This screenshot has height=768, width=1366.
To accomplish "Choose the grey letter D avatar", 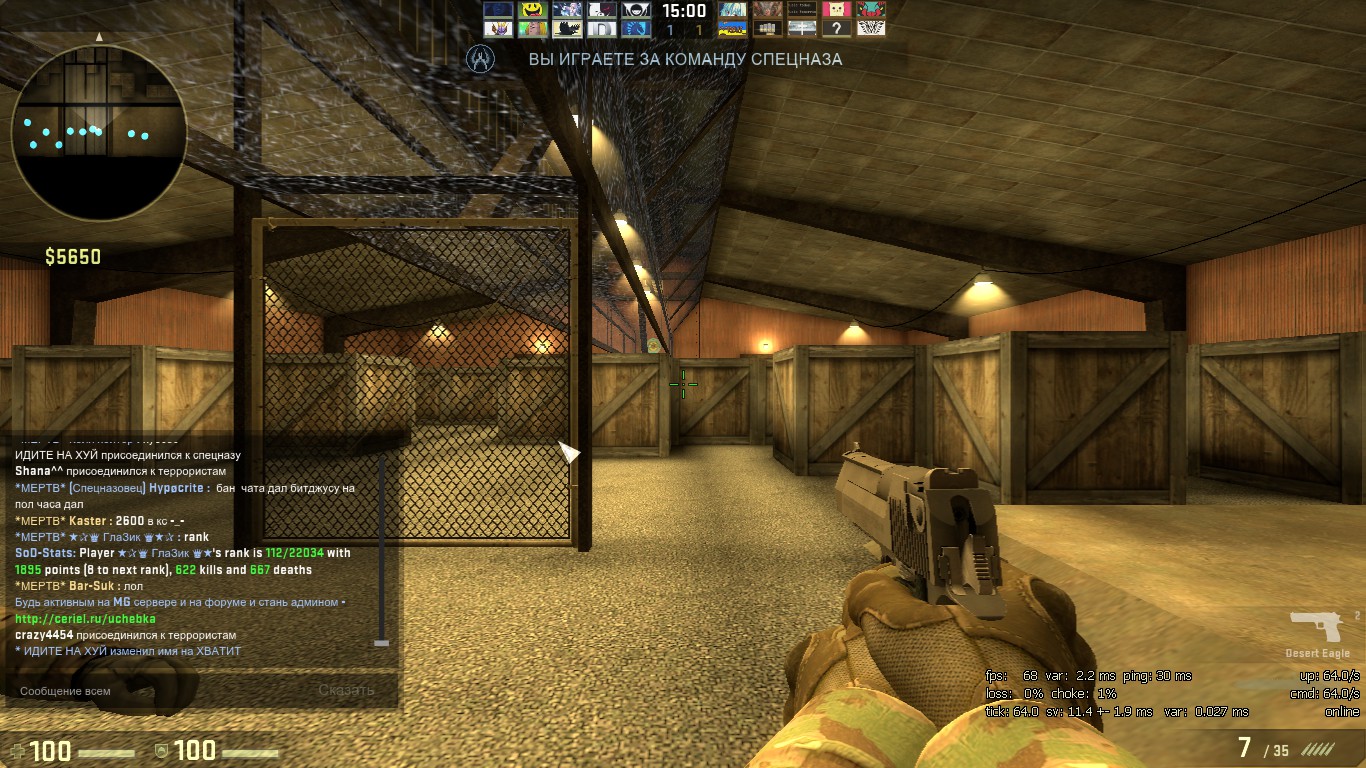I will pos(600,29).
